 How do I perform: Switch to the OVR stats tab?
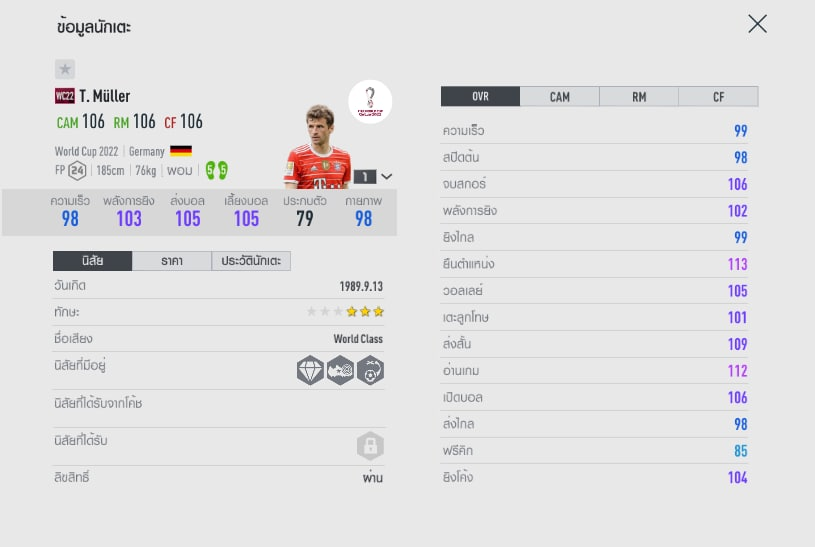pyautogui.click(x=480, y=97)
